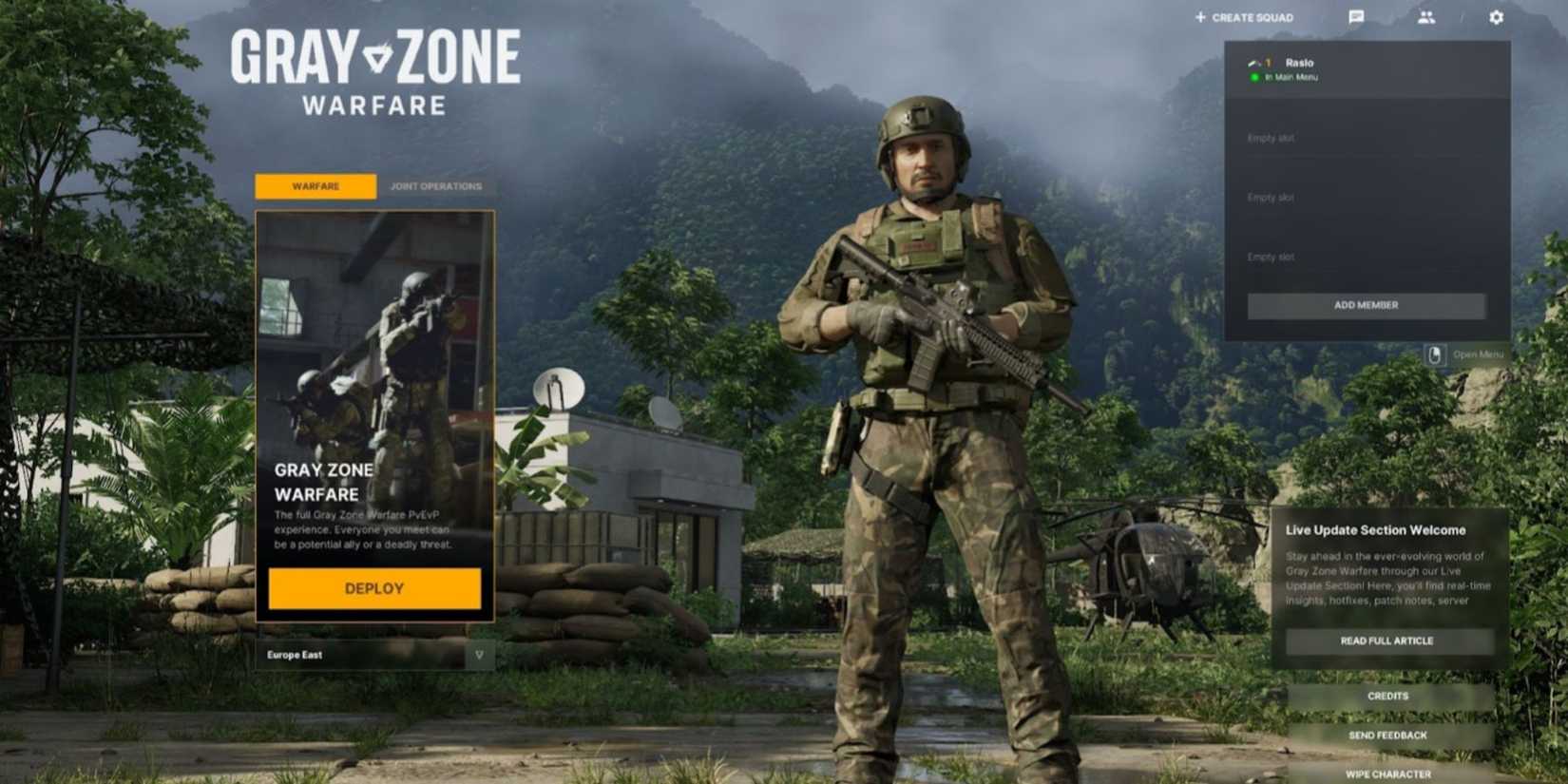Open Send Feedback
Screen dimensions: 1568x784
1389,735
